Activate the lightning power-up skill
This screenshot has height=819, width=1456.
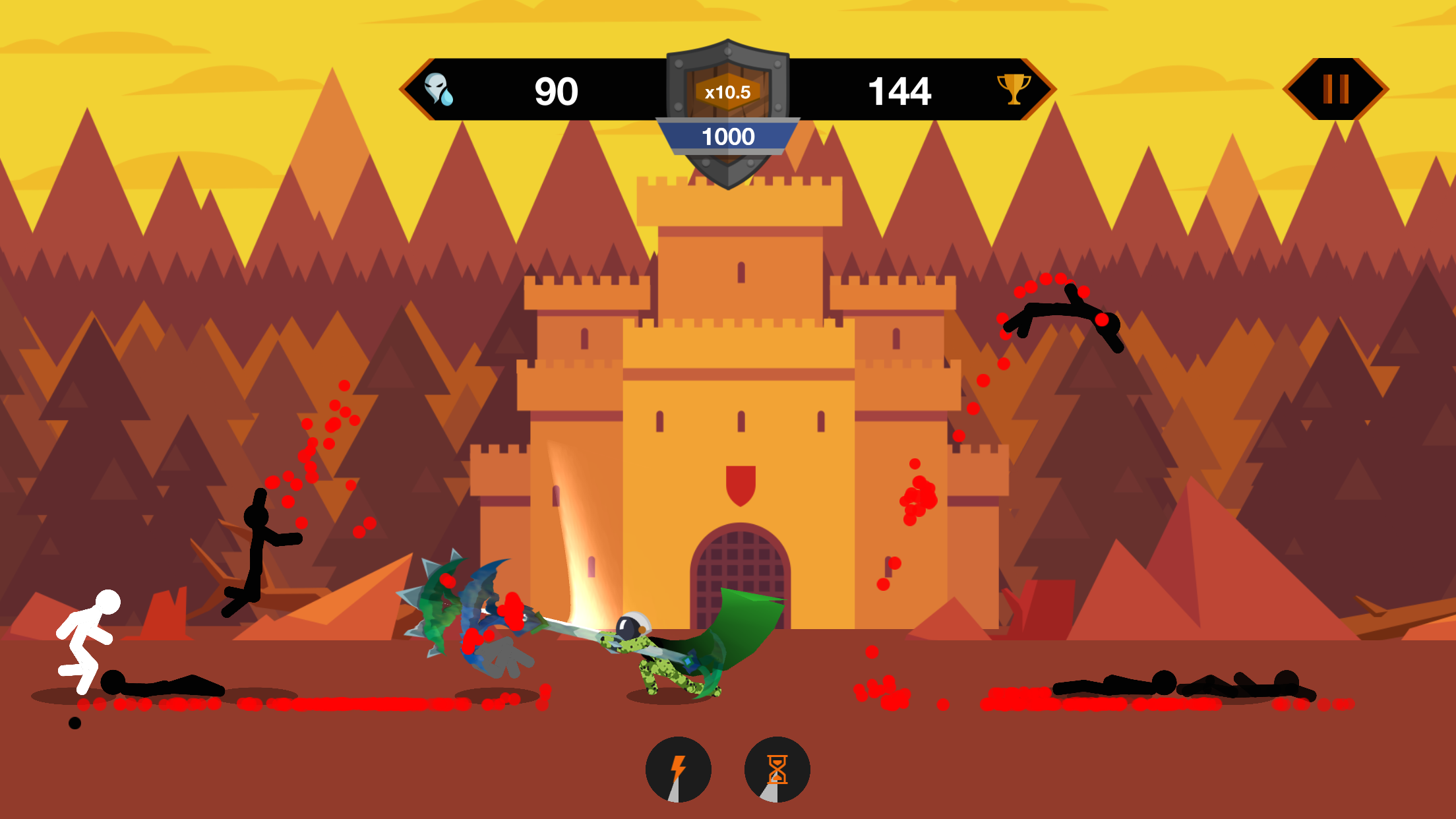679,770
